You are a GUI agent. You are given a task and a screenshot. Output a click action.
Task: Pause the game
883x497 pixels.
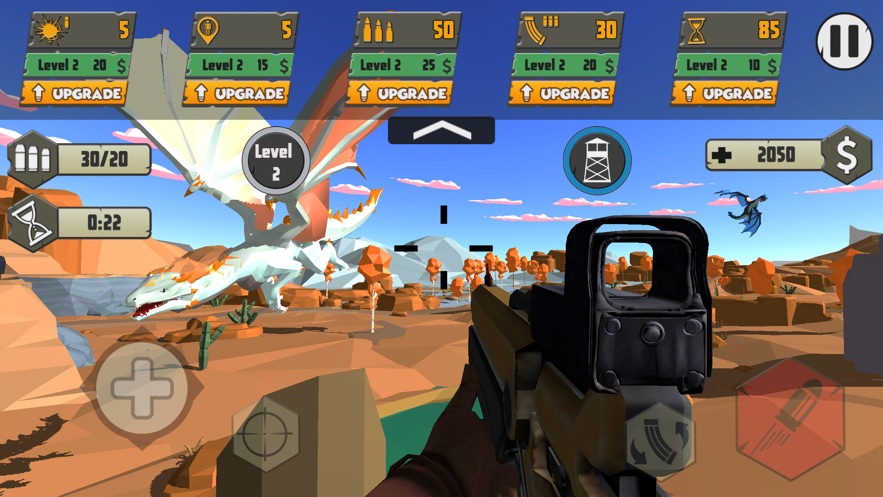[x=844, y=41]
